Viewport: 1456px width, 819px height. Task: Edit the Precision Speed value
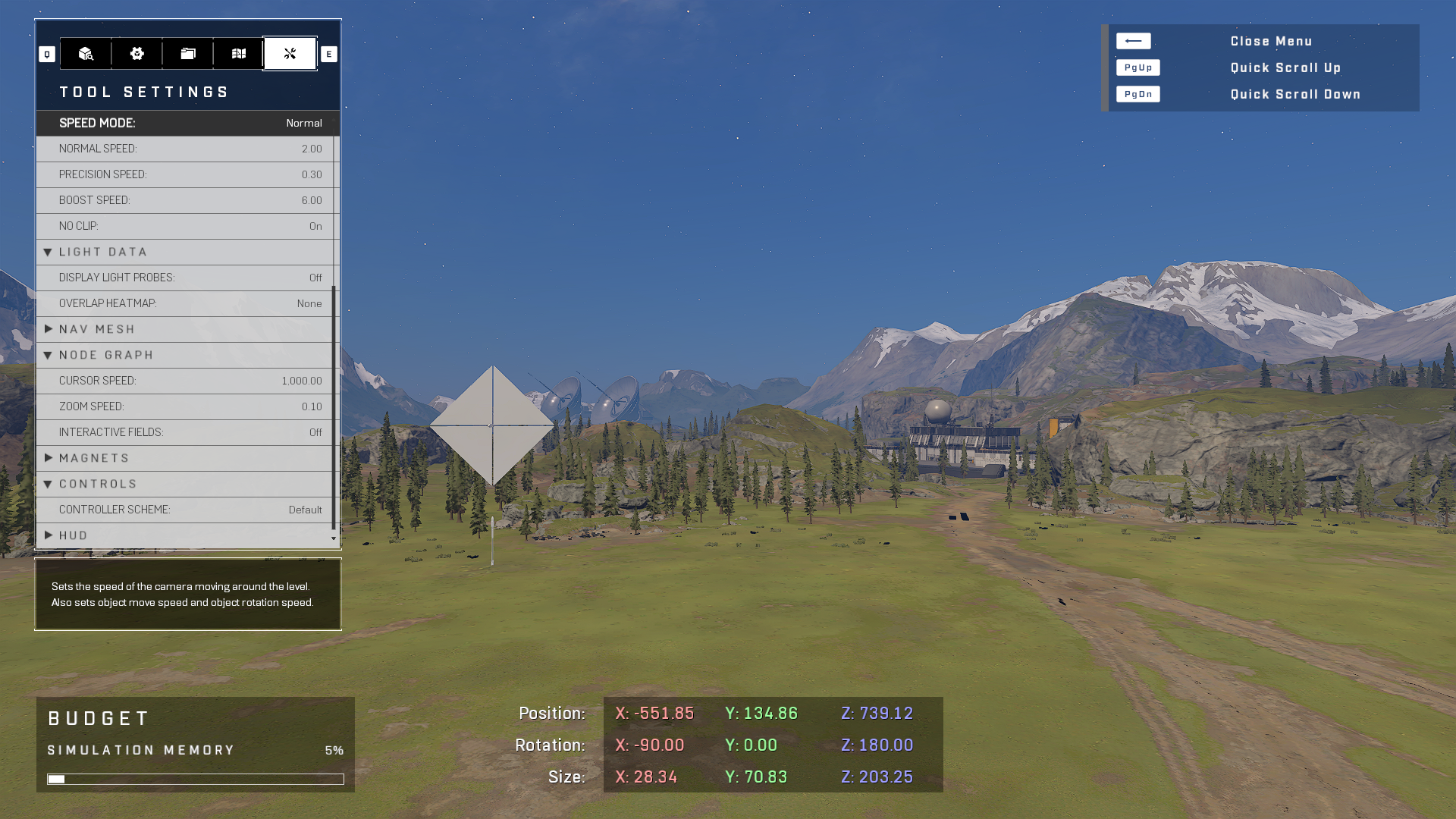(186, 174)
